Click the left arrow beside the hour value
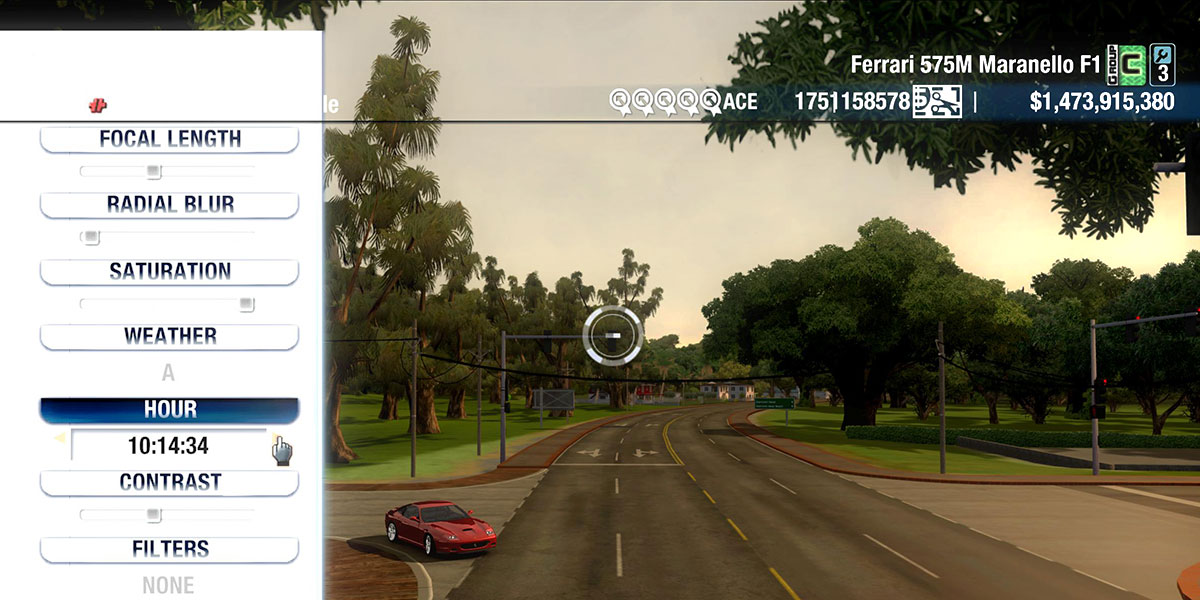1200x600 pixels. (x=59, y=438)
